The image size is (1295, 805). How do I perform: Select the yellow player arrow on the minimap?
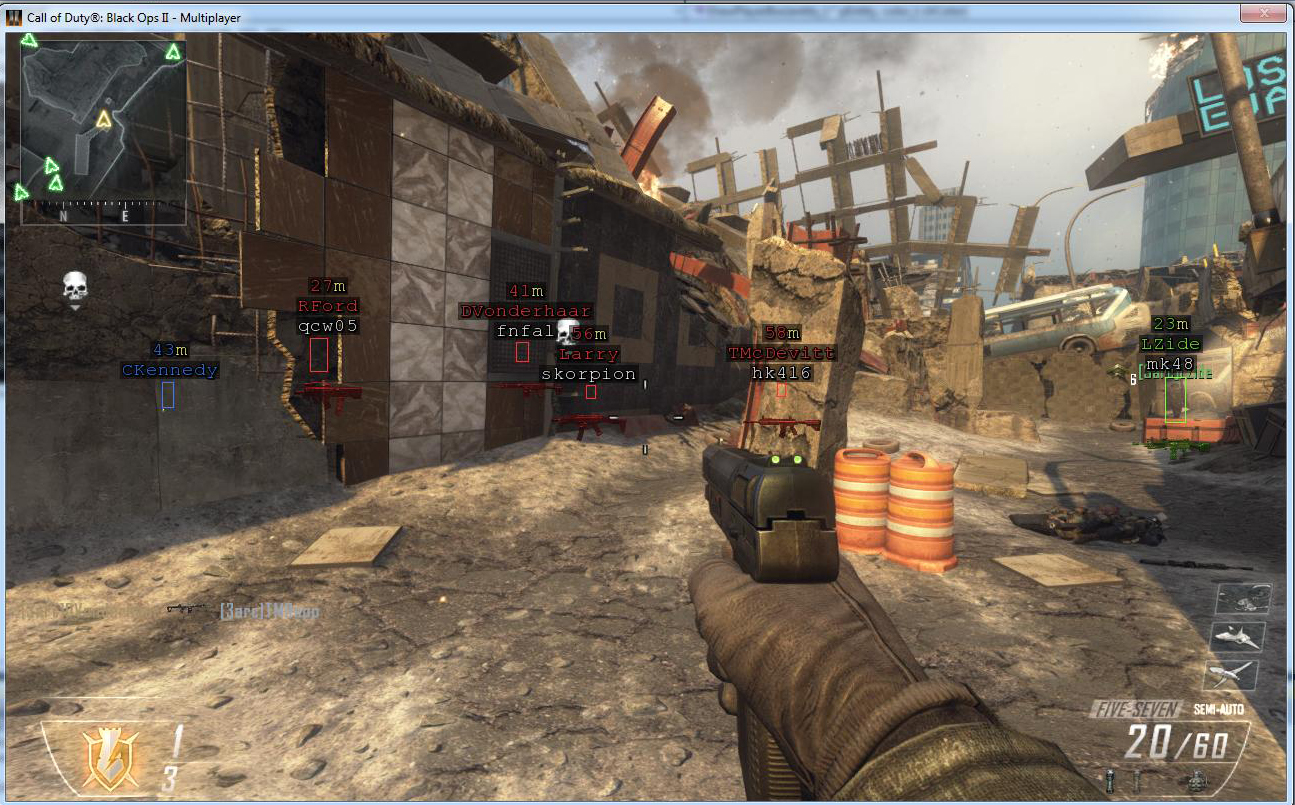104,120
